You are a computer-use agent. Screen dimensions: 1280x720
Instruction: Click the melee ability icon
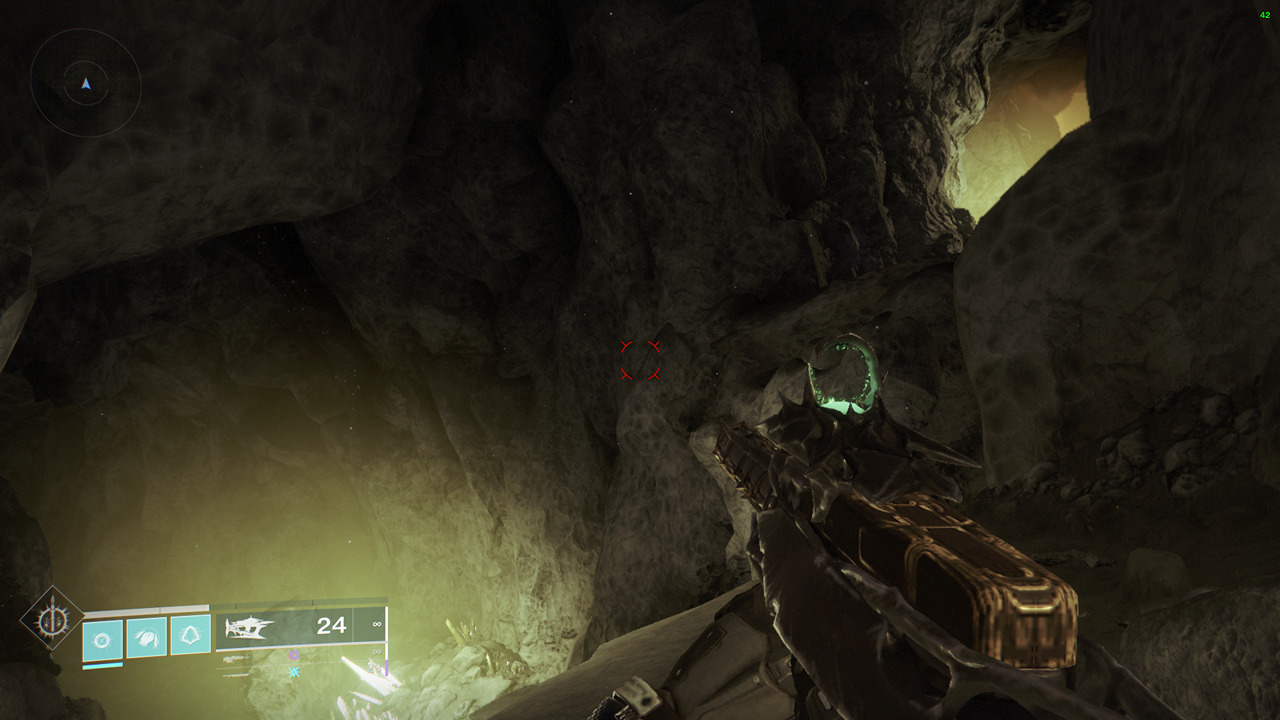click(x=145, y=636)
